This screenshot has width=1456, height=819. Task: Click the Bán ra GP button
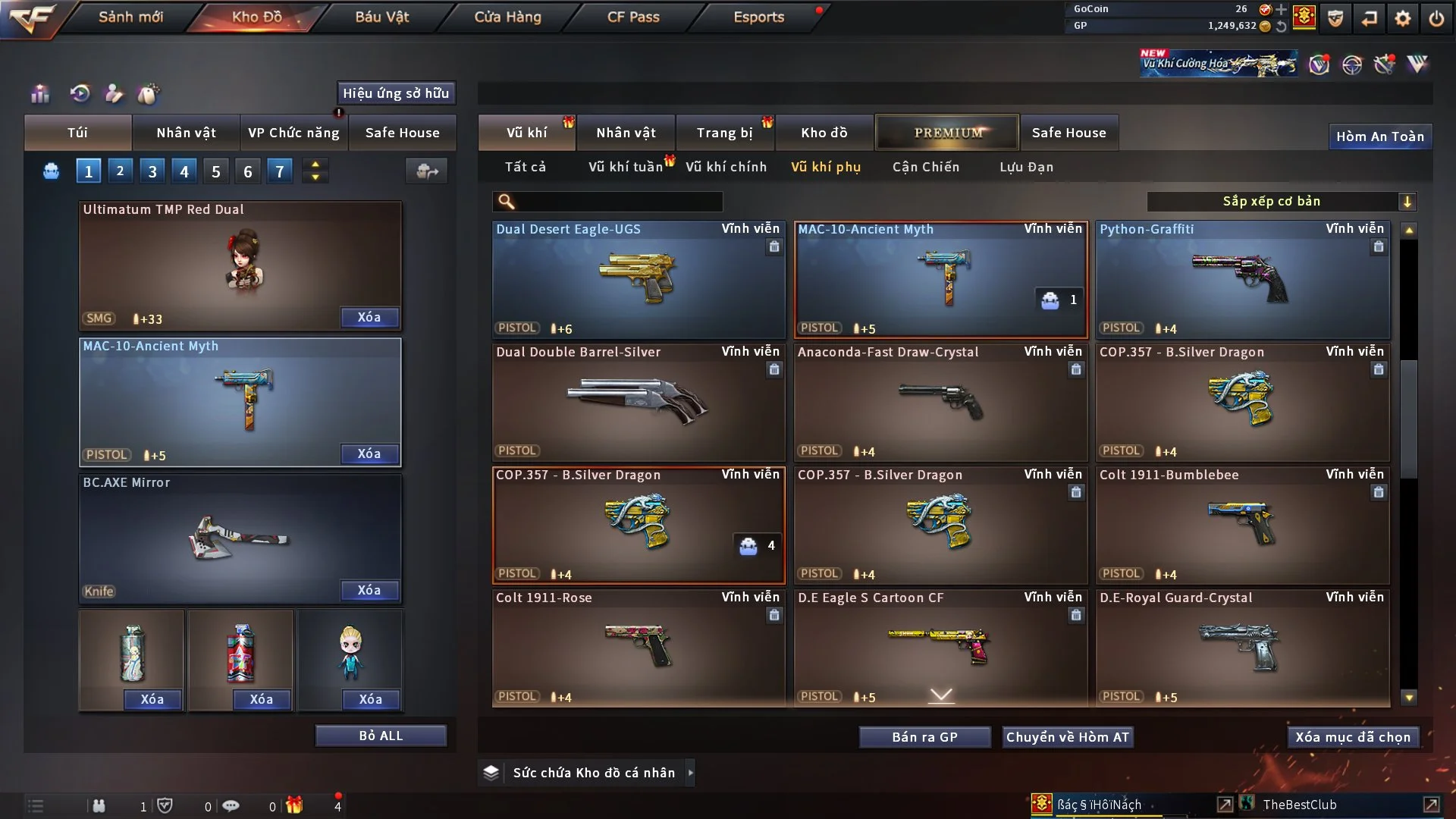924,736
